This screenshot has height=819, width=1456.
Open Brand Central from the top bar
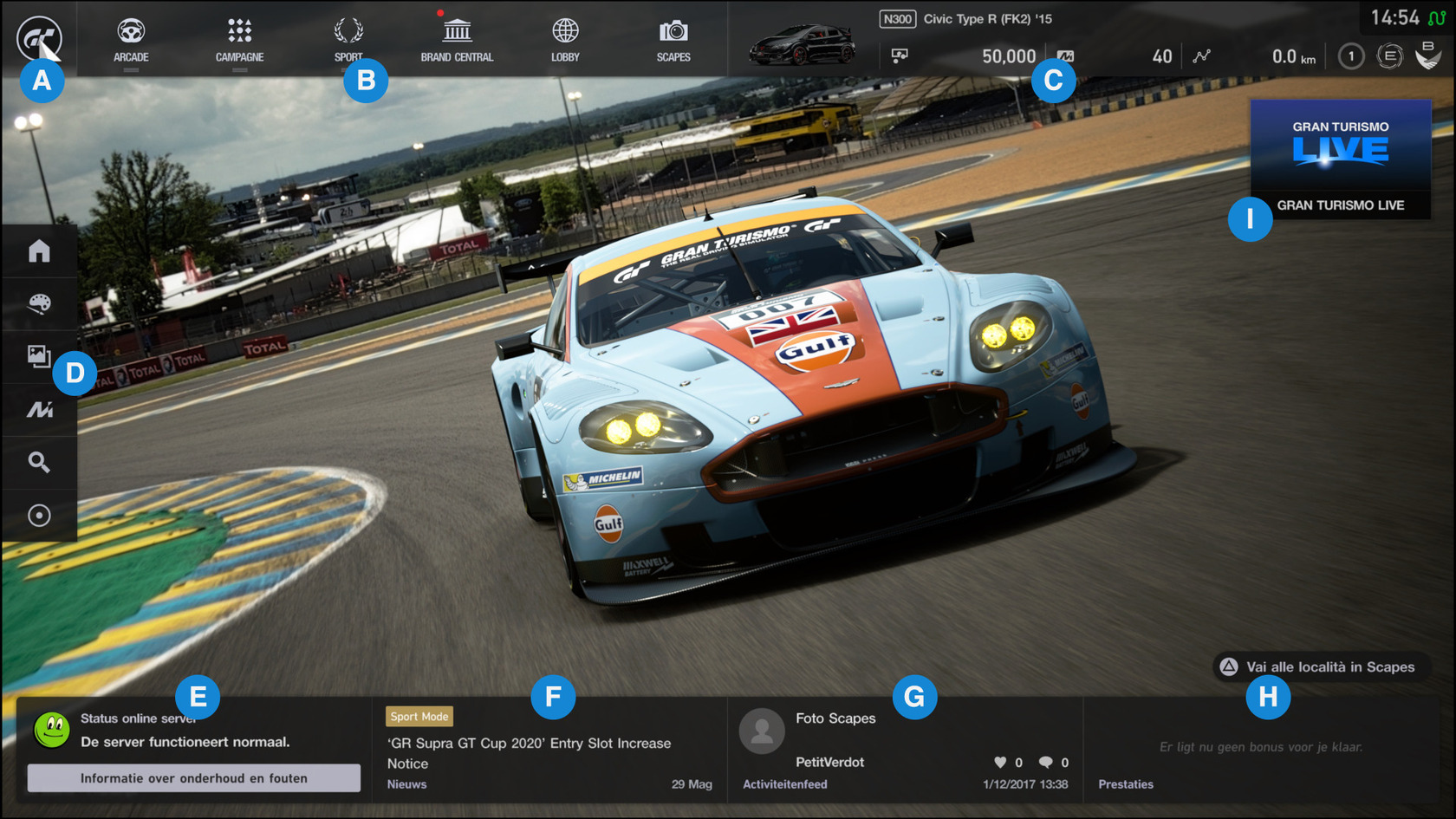[457, 33]
